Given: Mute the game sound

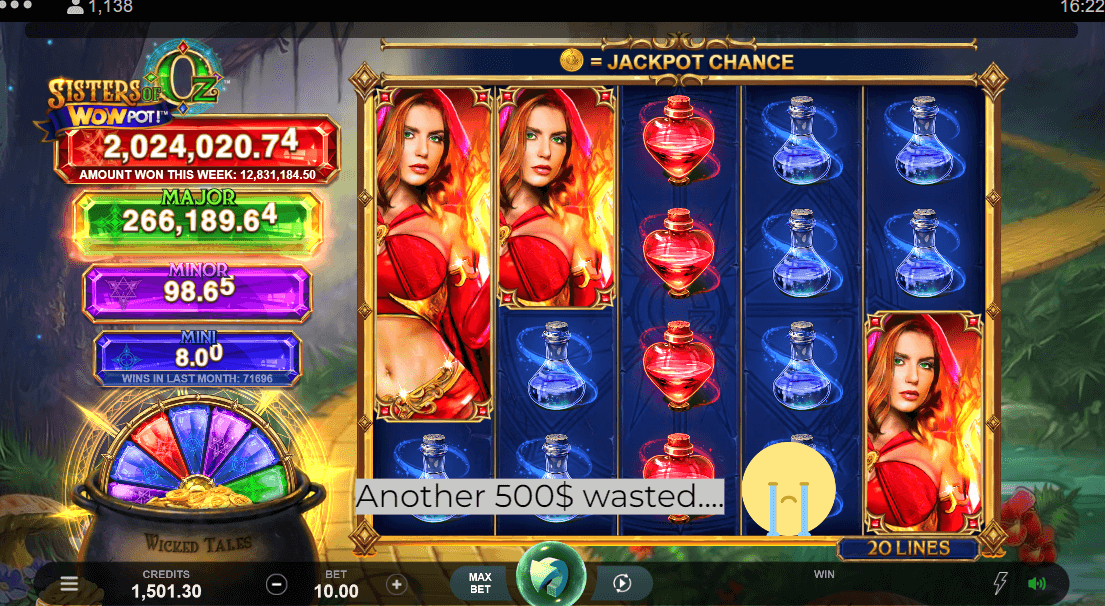Looking at the screenshot, I should [x=1037, y=584].
